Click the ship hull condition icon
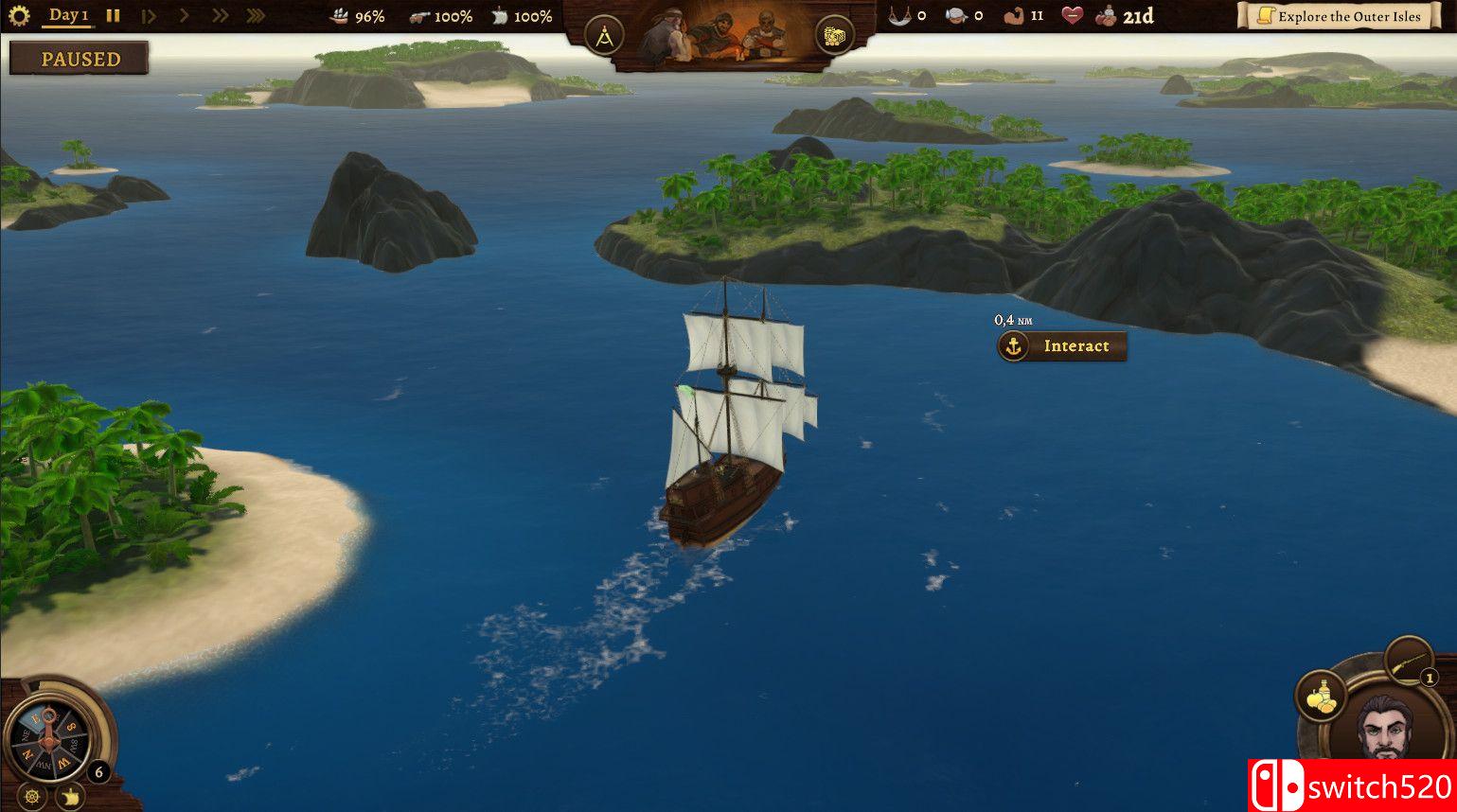 pos(340,16)
